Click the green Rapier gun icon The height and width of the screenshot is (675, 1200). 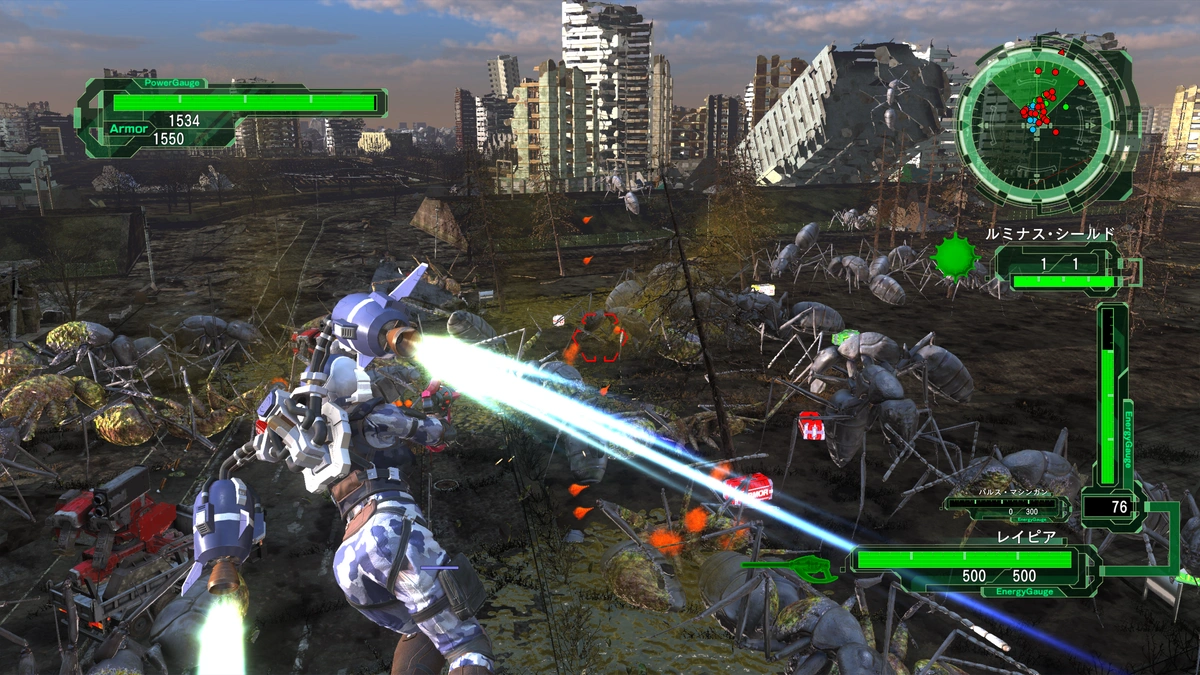coord(790,569)
